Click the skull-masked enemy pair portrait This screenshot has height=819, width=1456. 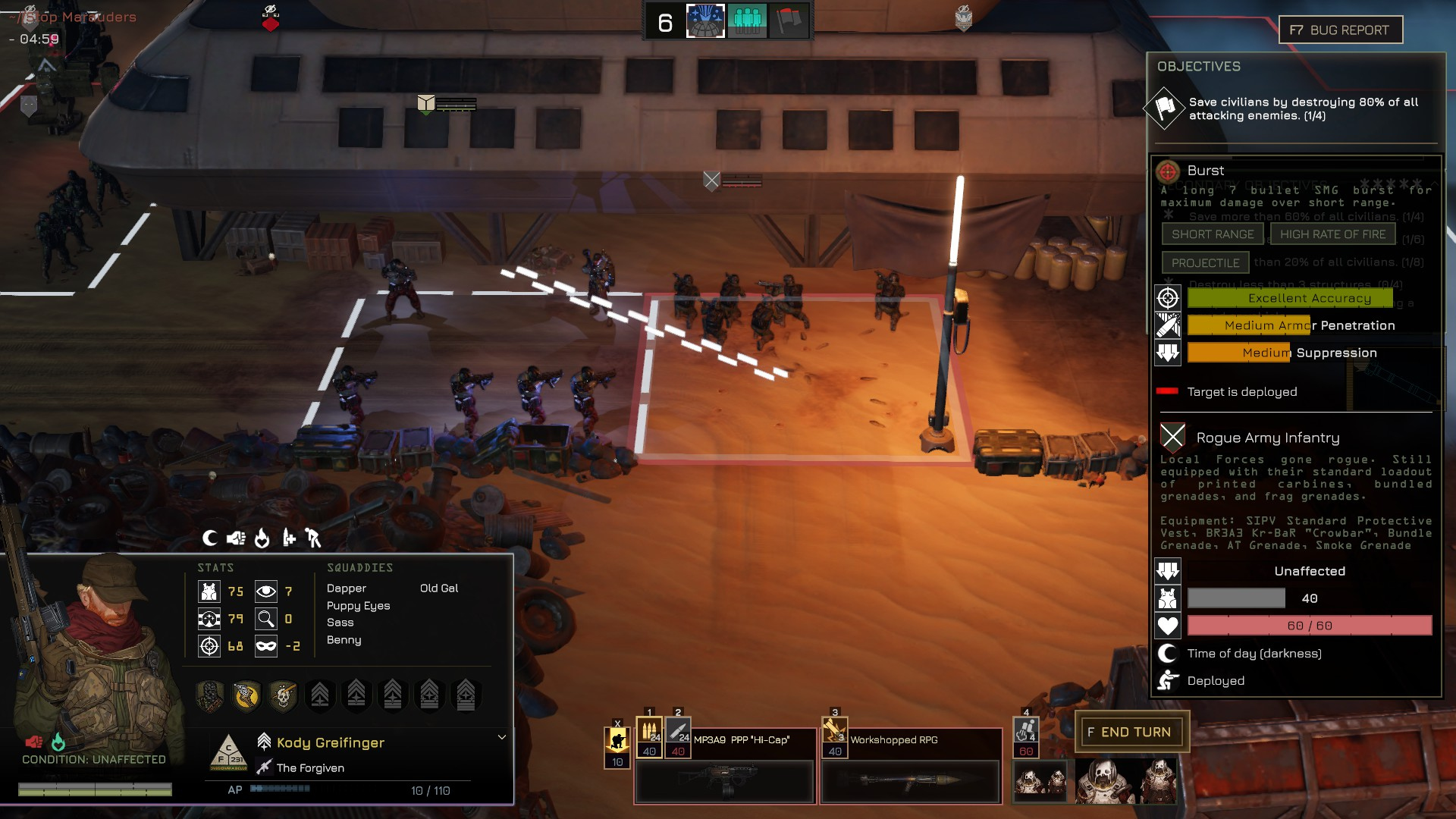point(1040,781)
